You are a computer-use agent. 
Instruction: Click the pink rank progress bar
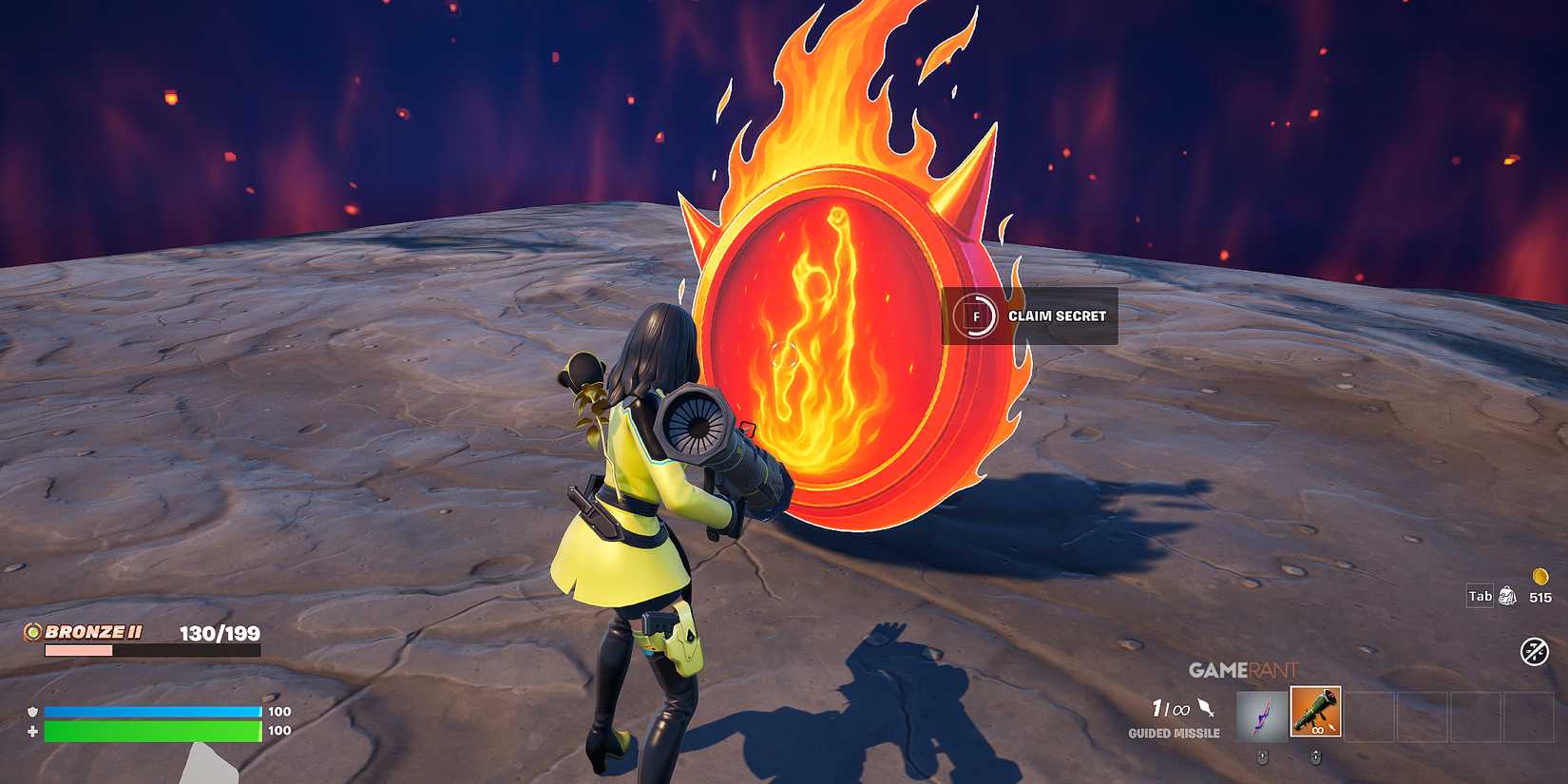[79, 650]
